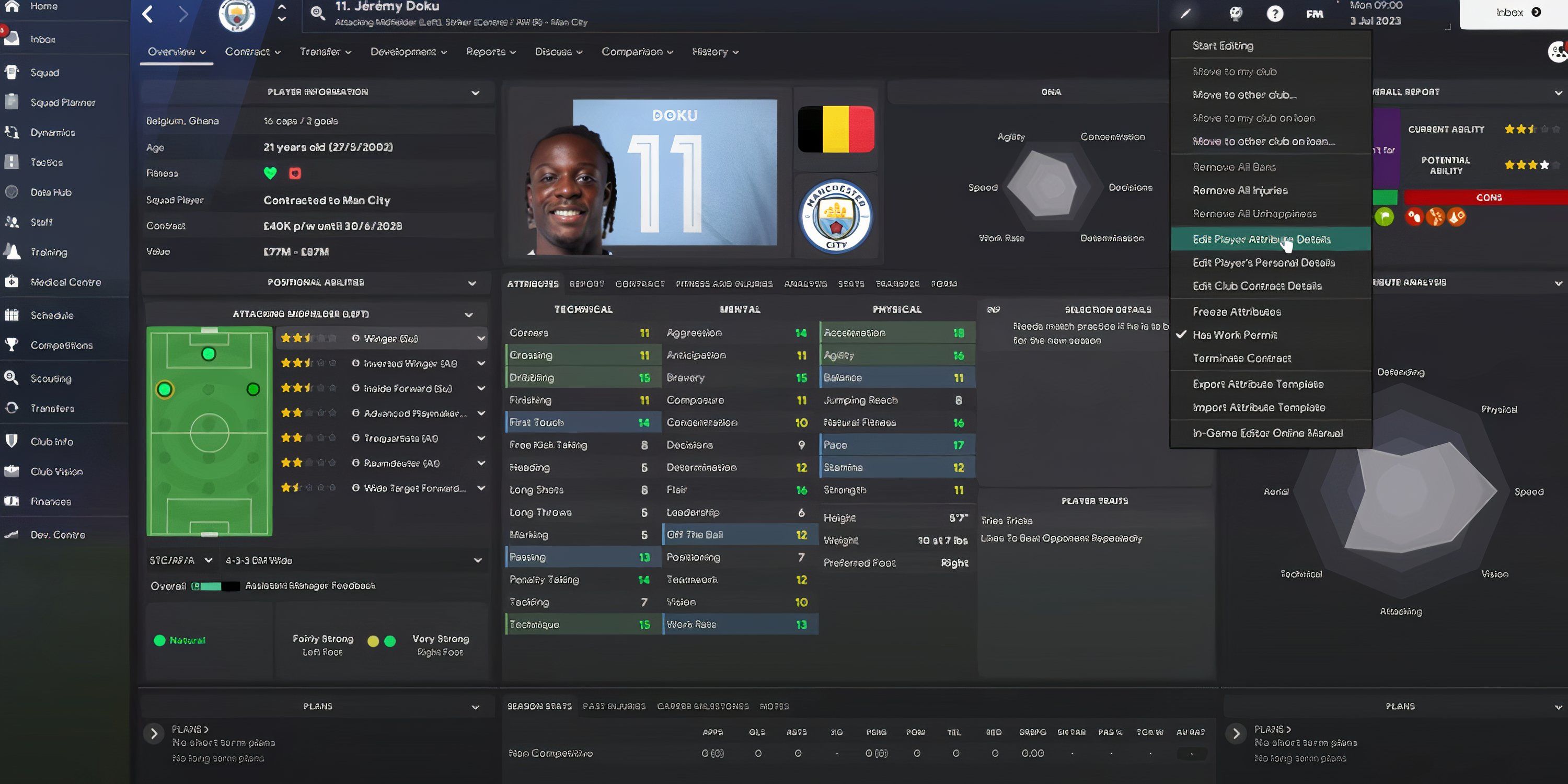The height and width of the screenshot is (784, 1568).
Task: Open the Finances screen
Action: click(x=50, y=501)
